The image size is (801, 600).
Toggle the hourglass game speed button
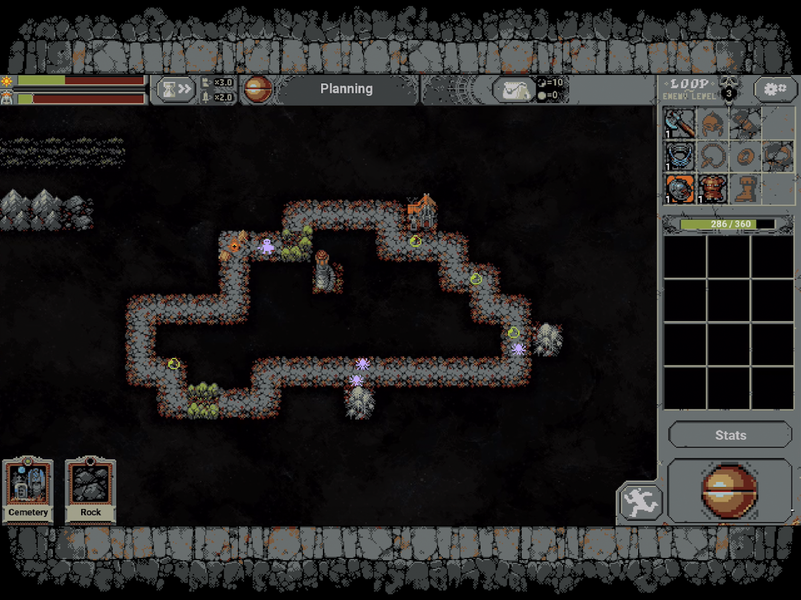pyautogui.click(x=173, y=90)
